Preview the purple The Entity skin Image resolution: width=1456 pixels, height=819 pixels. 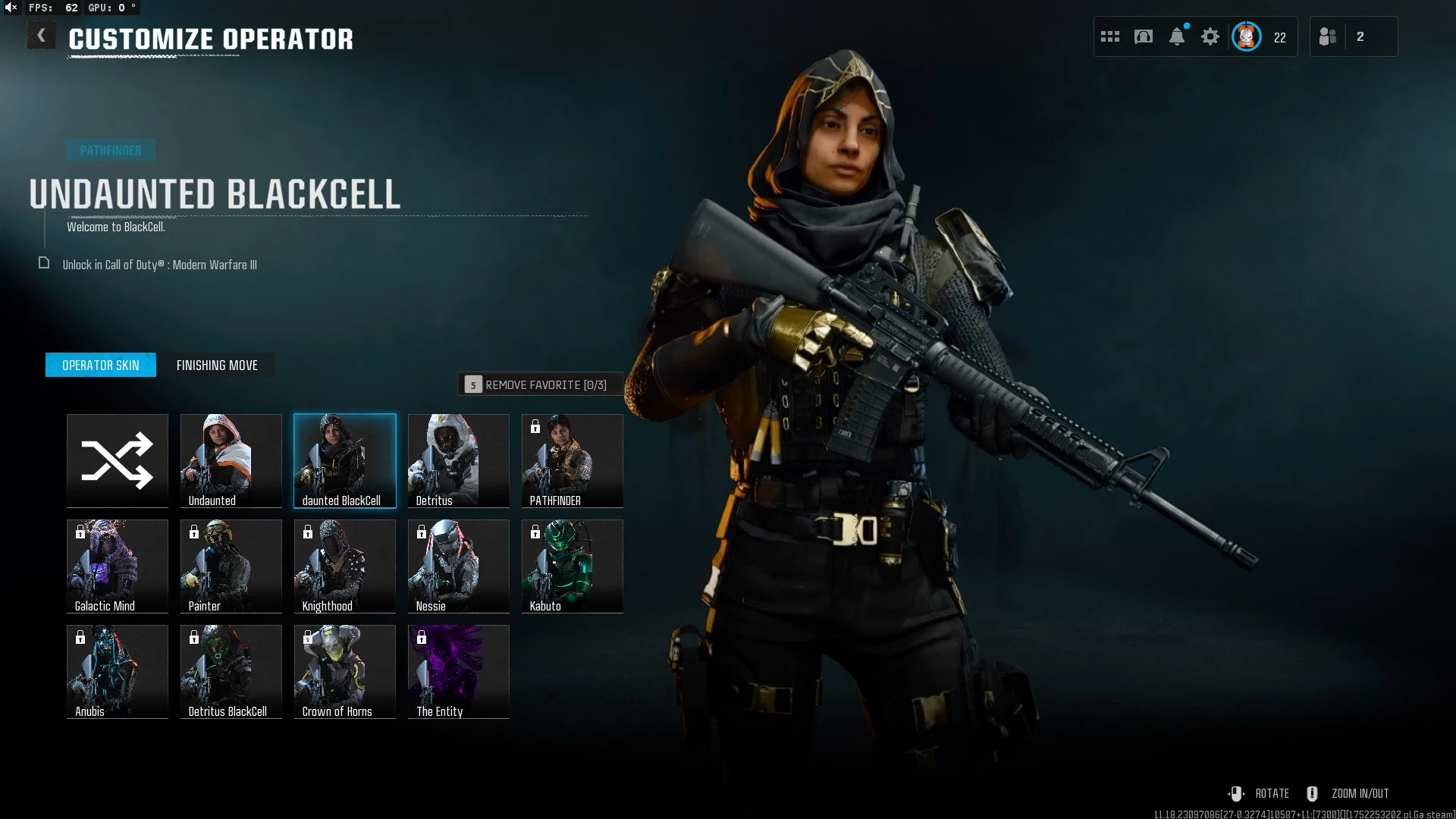[x=459, y=671]
